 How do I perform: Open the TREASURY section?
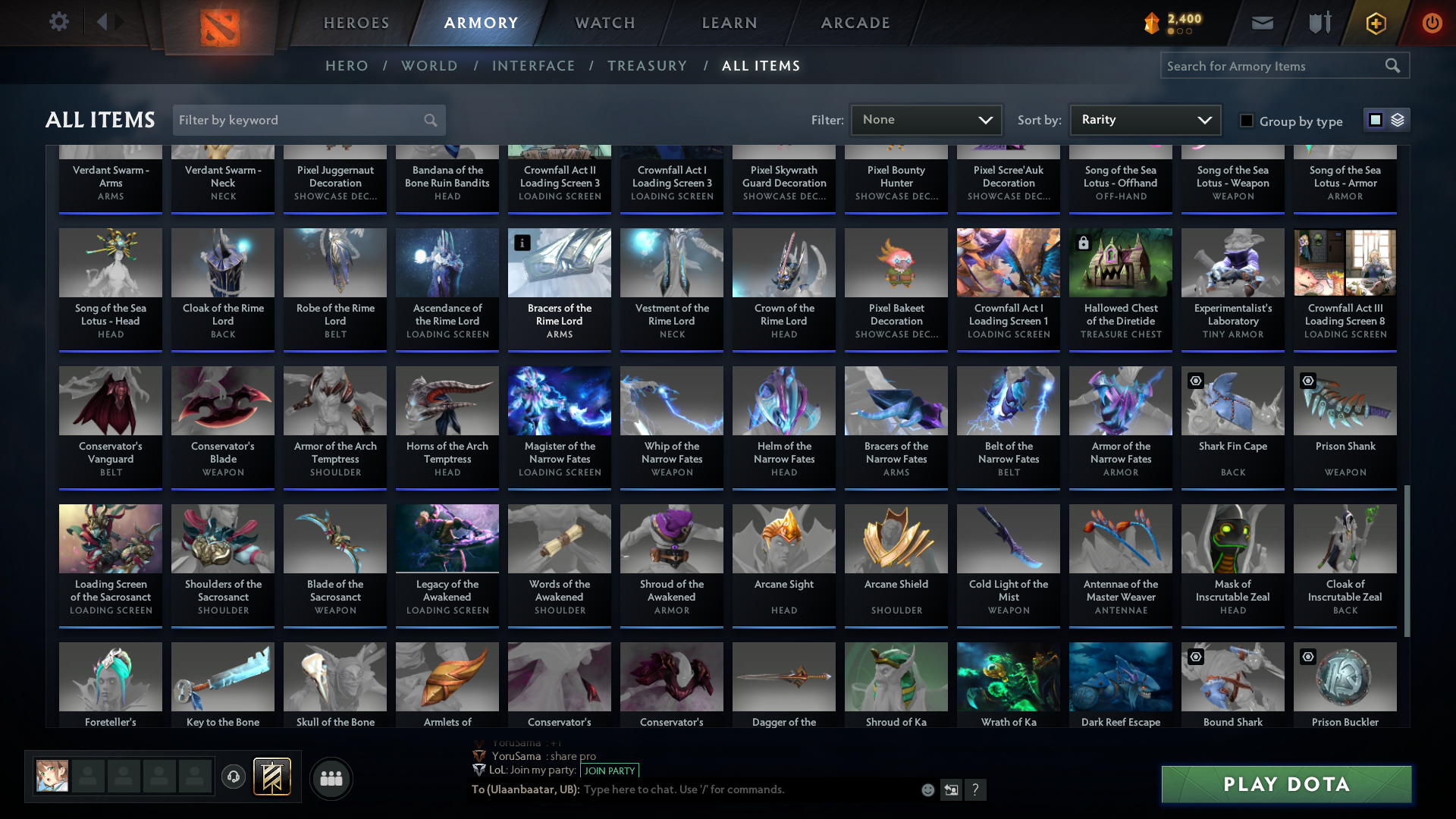(647, 66)
